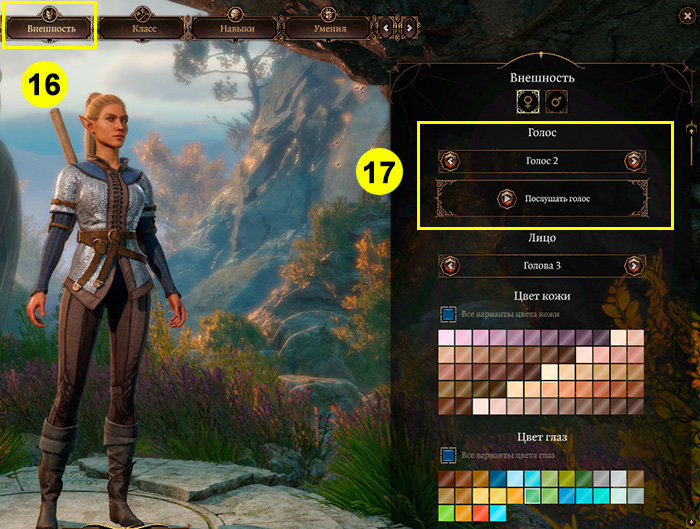This screenshot has height=529, width=700.
Task: Switch to the previous voice option
Action: (450, 161)
